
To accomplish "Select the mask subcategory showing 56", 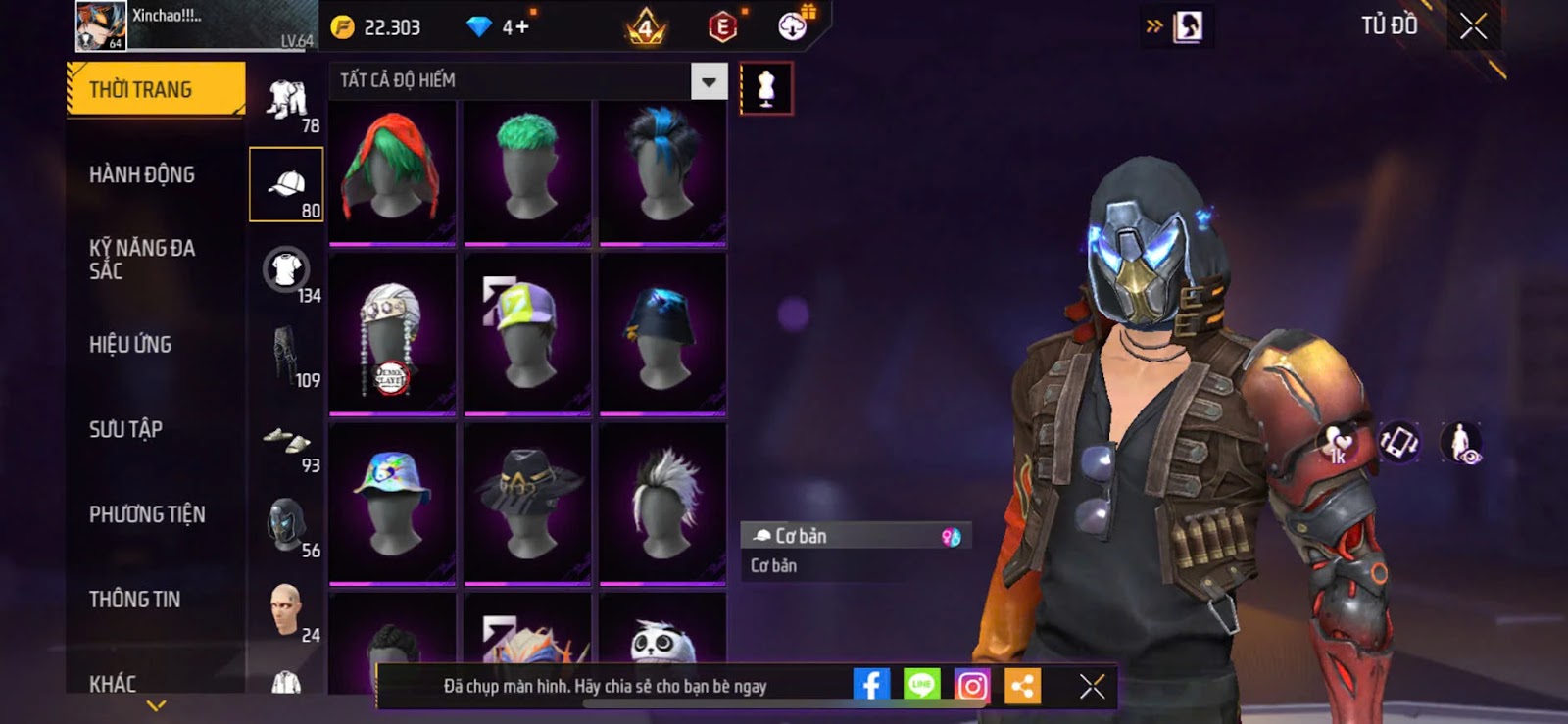I will (286, 525).
